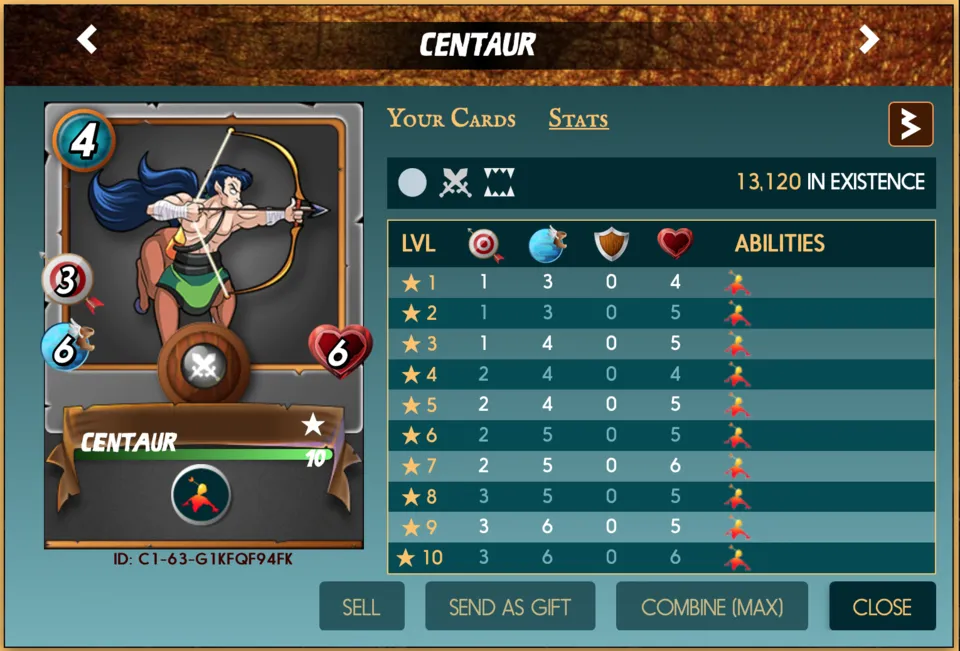Select the level 5 stats row
Image resolution: width=960 pixels, height=651 pixels.
pyautogui.click(x=661, y=406)
